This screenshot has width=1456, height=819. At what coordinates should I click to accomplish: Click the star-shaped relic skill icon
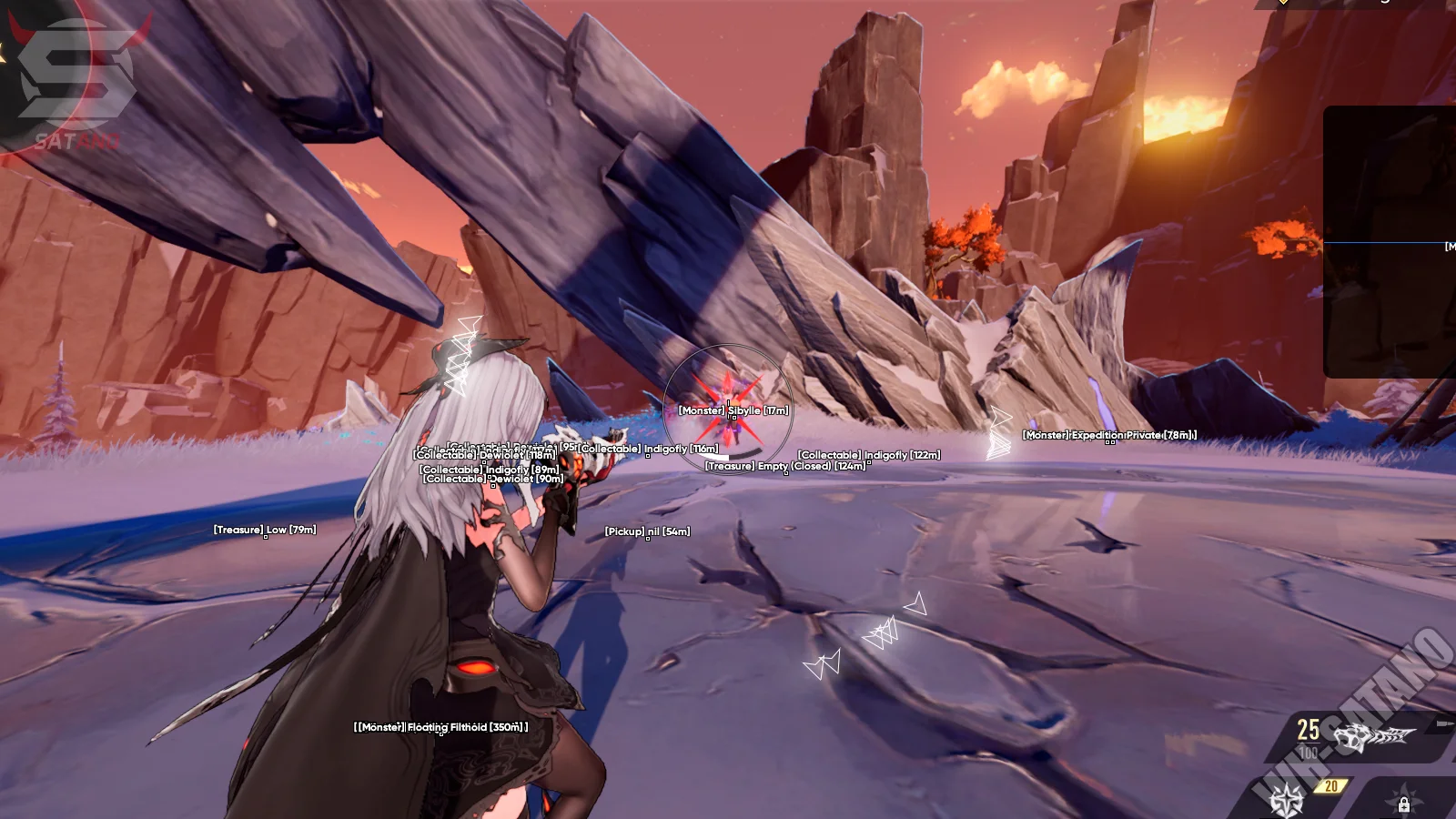click(x=1286, y=801)
